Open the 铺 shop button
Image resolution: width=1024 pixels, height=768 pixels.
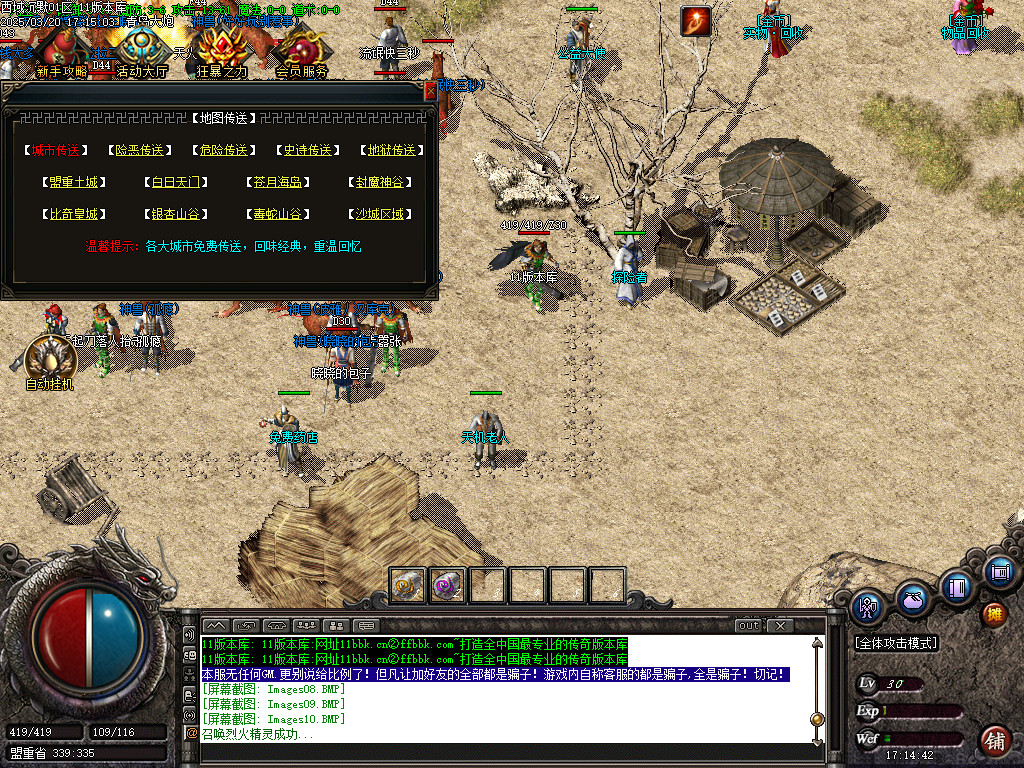(x=993, y=740)
